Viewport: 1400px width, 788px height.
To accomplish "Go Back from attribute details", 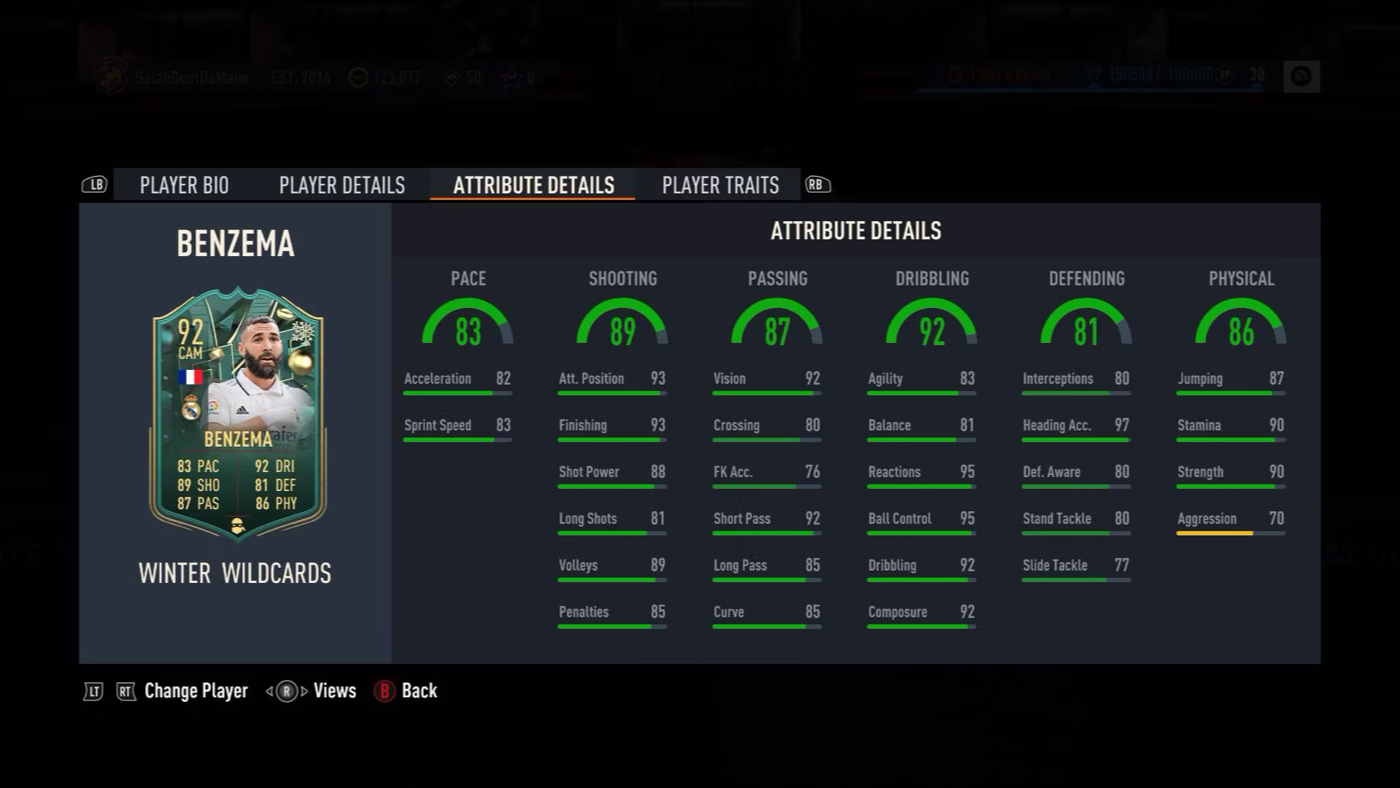I will pyautogui.click(x=418, y=691).
